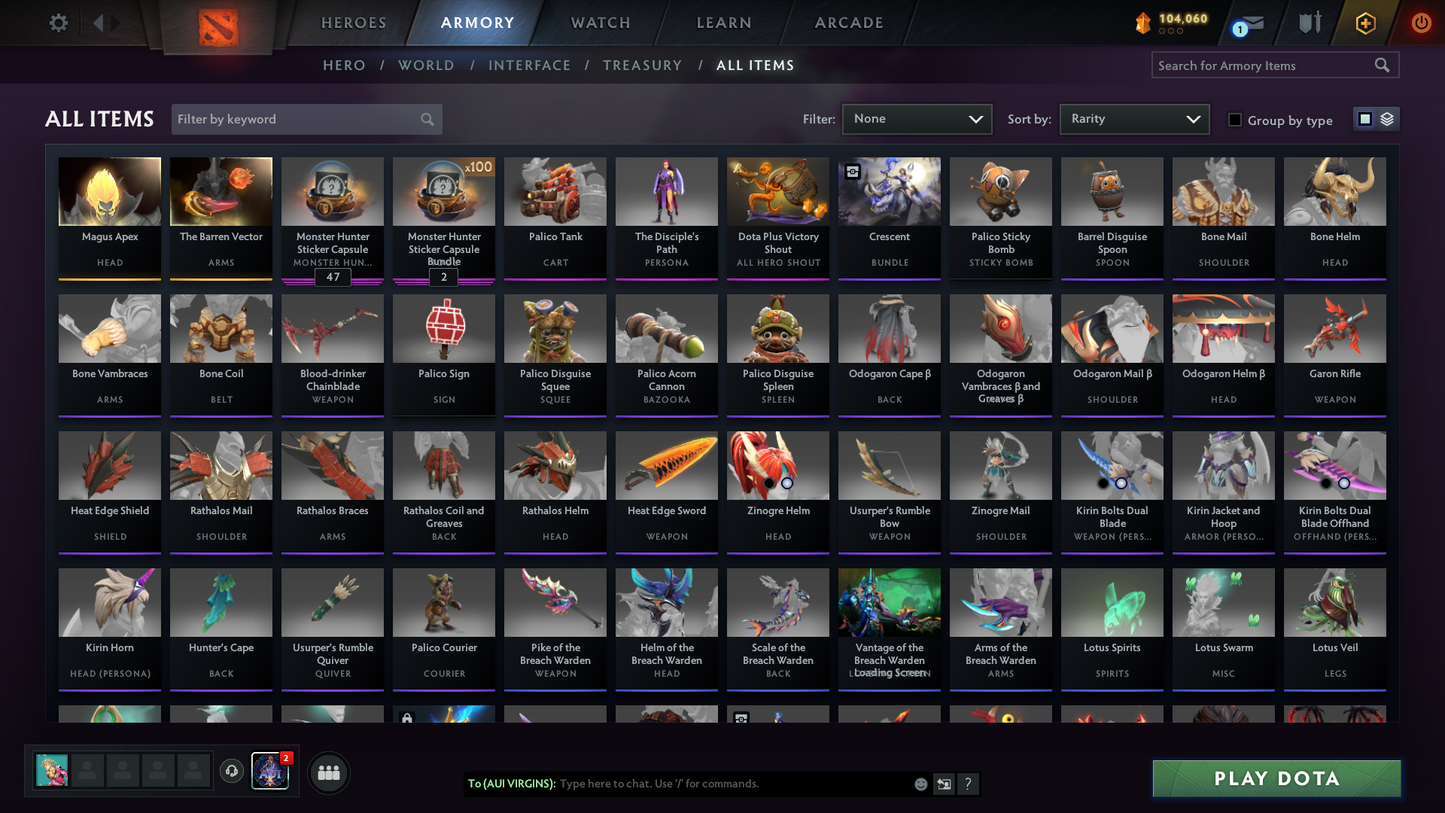The height and width of the screenshot is (813, 1445).
Task: Click the red power button
Action: (1419, 22)
